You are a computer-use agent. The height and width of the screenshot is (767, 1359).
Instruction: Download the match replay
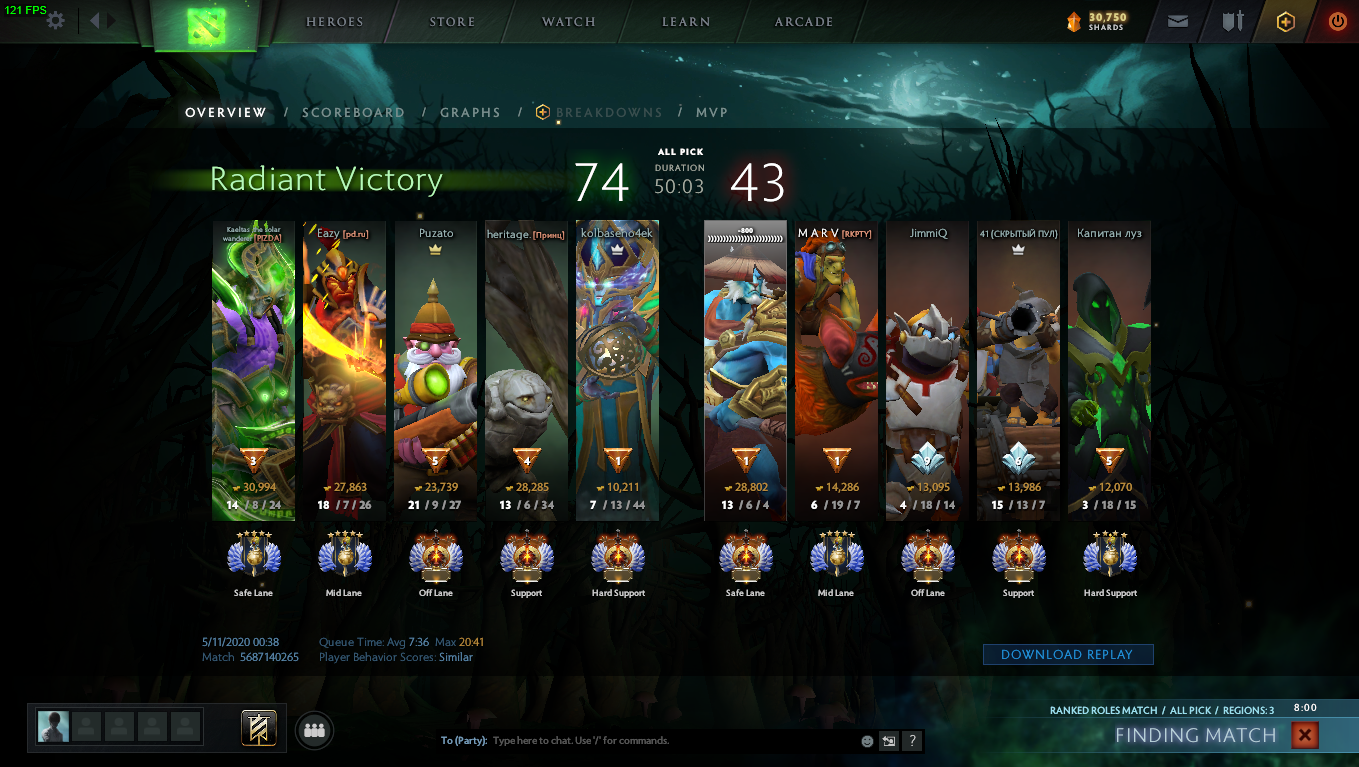pyautogui.click(x=1068, y=655)
